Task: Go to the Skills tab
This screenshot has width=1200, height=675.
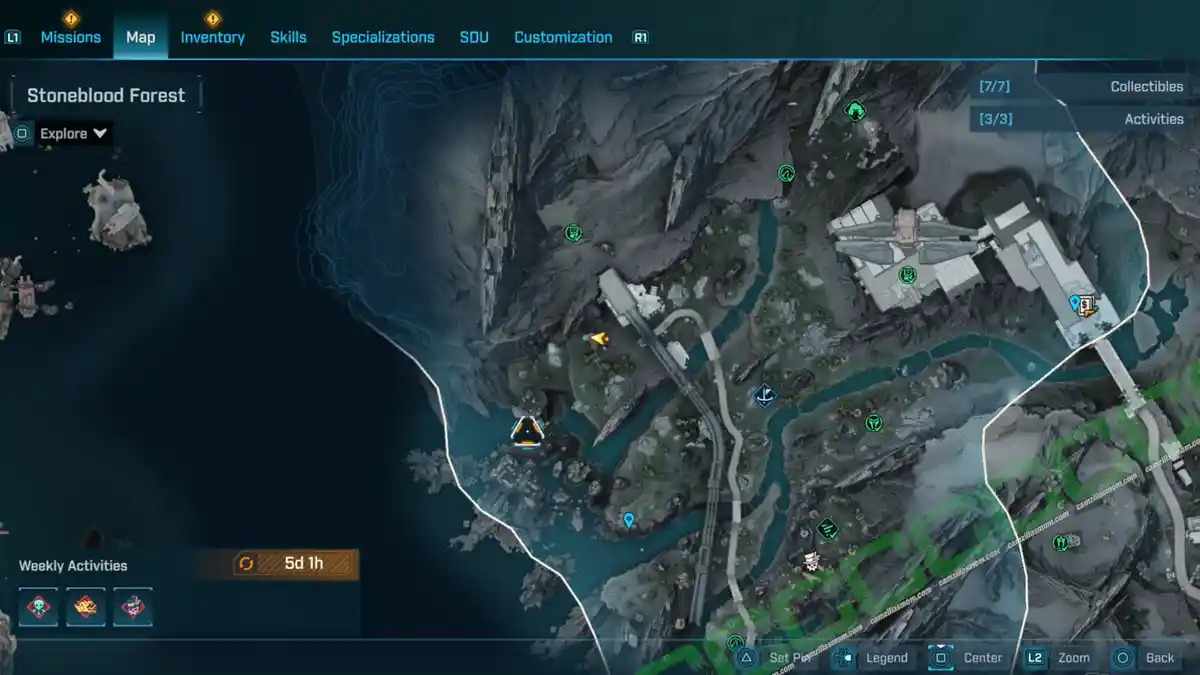Action: [288, 37]
